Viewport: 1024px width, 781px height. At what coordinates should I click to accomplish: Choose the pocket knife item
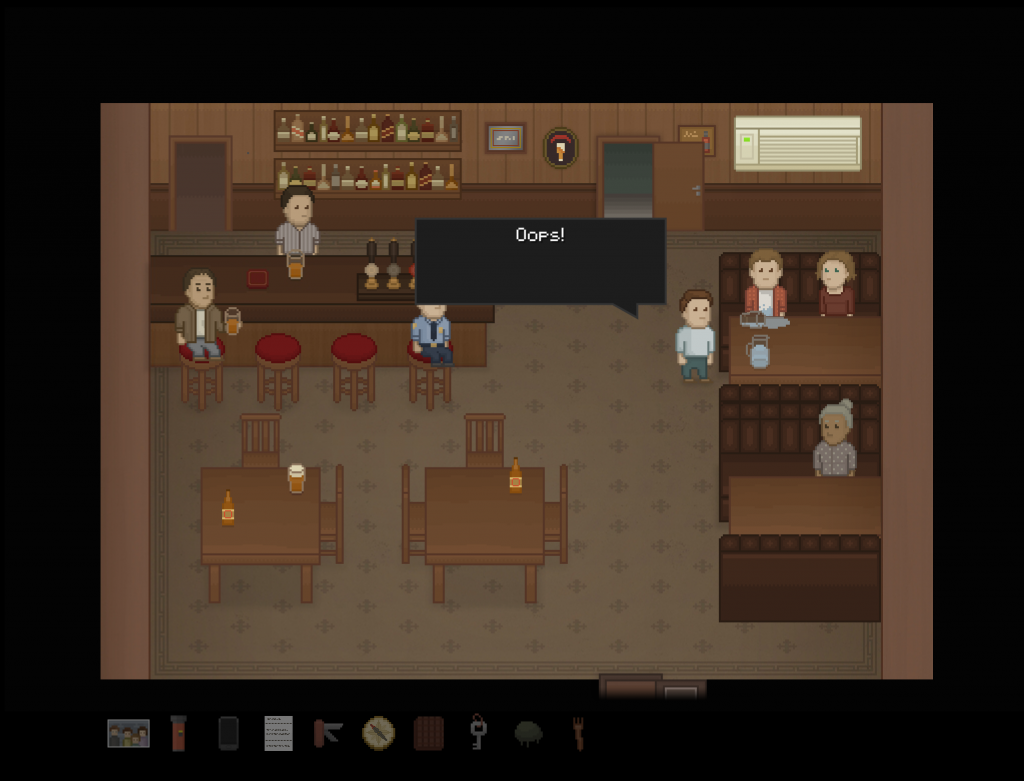[x=327, y=733]
